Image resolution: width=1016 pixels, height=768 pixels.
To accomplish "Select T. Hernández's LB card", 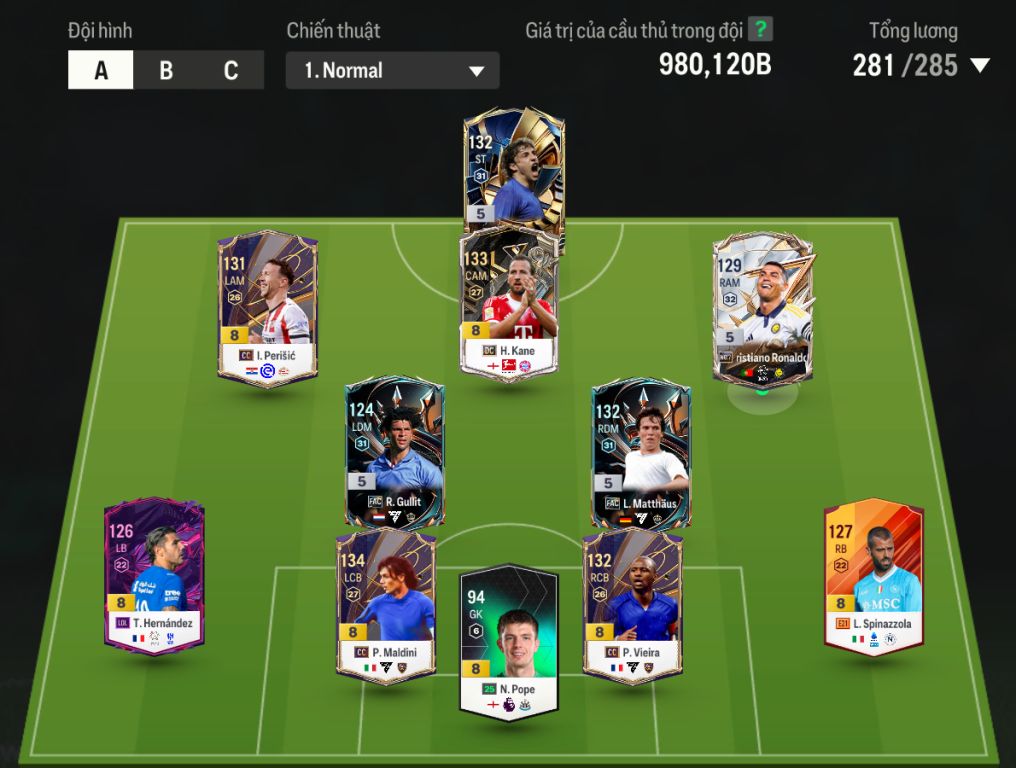I will pos(155,575).
